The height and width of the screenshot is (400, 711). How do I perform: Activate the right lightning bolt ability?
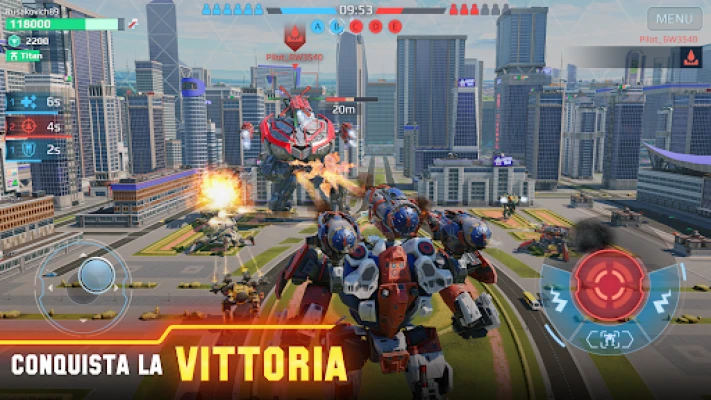pos(662,302)
